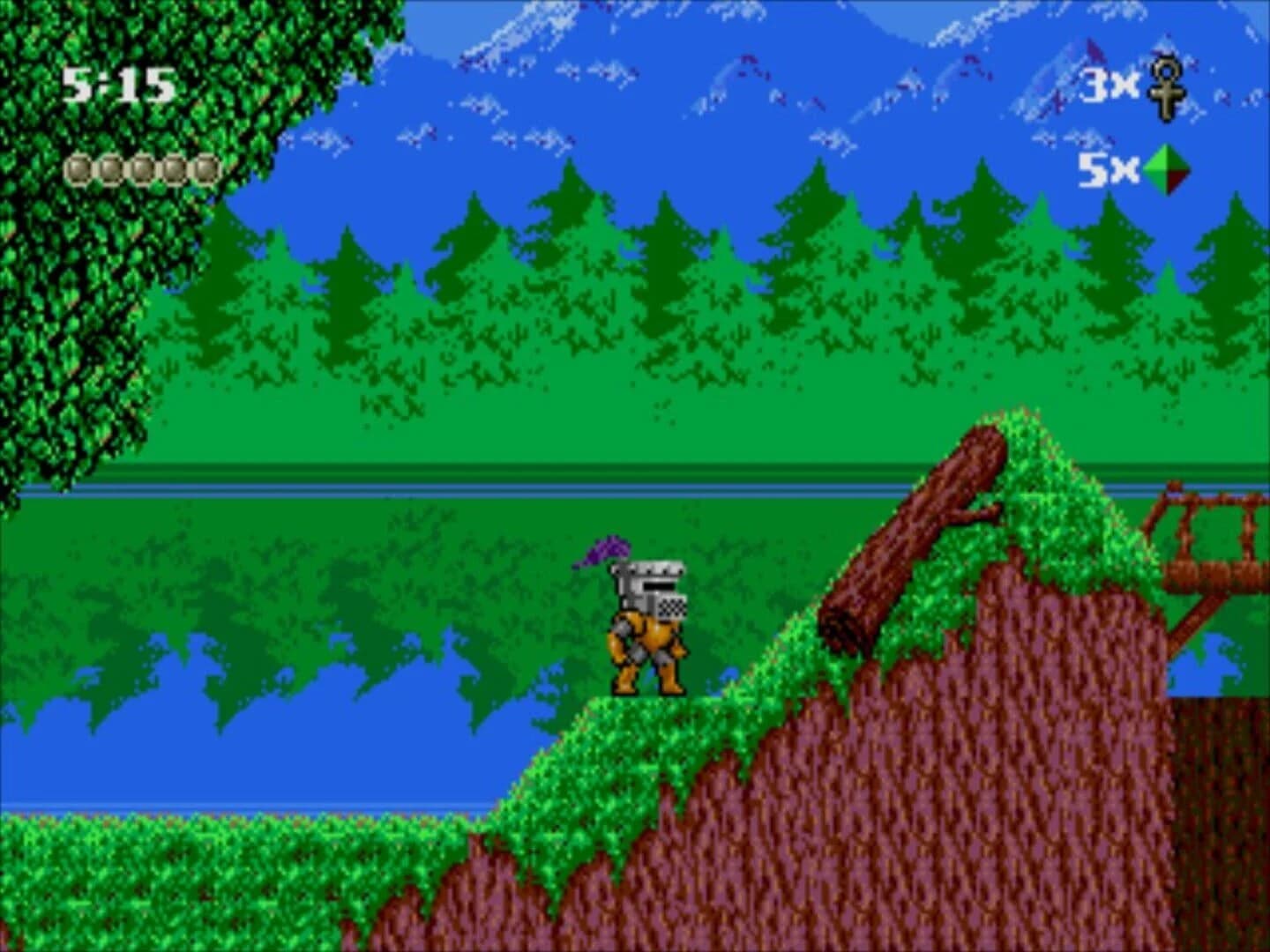The height and width of the screenshot is (952, 1270).
Task: Click the golden ankh lives icon
Action: pos(1167,89)
